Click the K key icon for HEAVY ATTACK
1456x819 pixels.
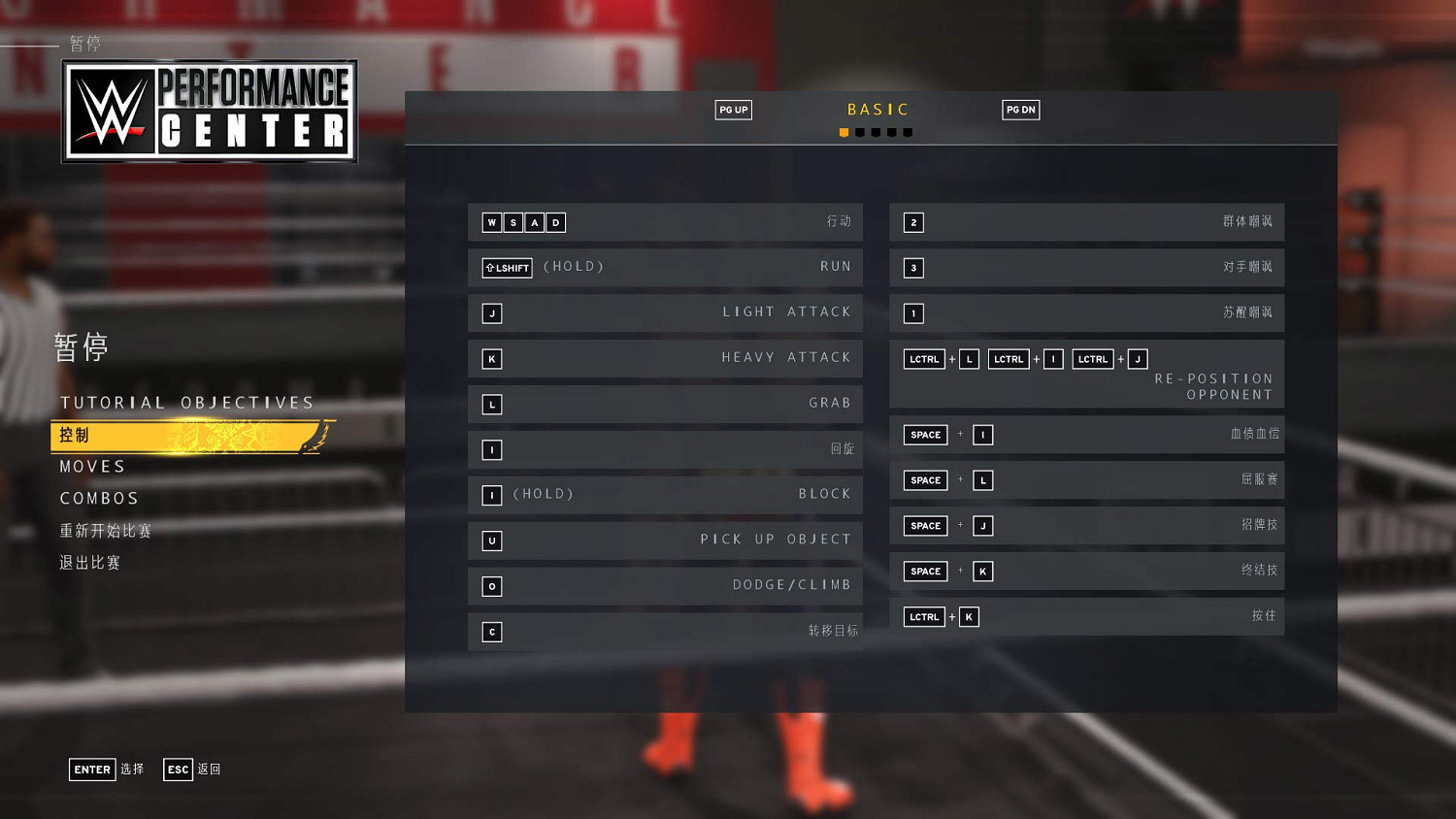(x=492, y=358)
